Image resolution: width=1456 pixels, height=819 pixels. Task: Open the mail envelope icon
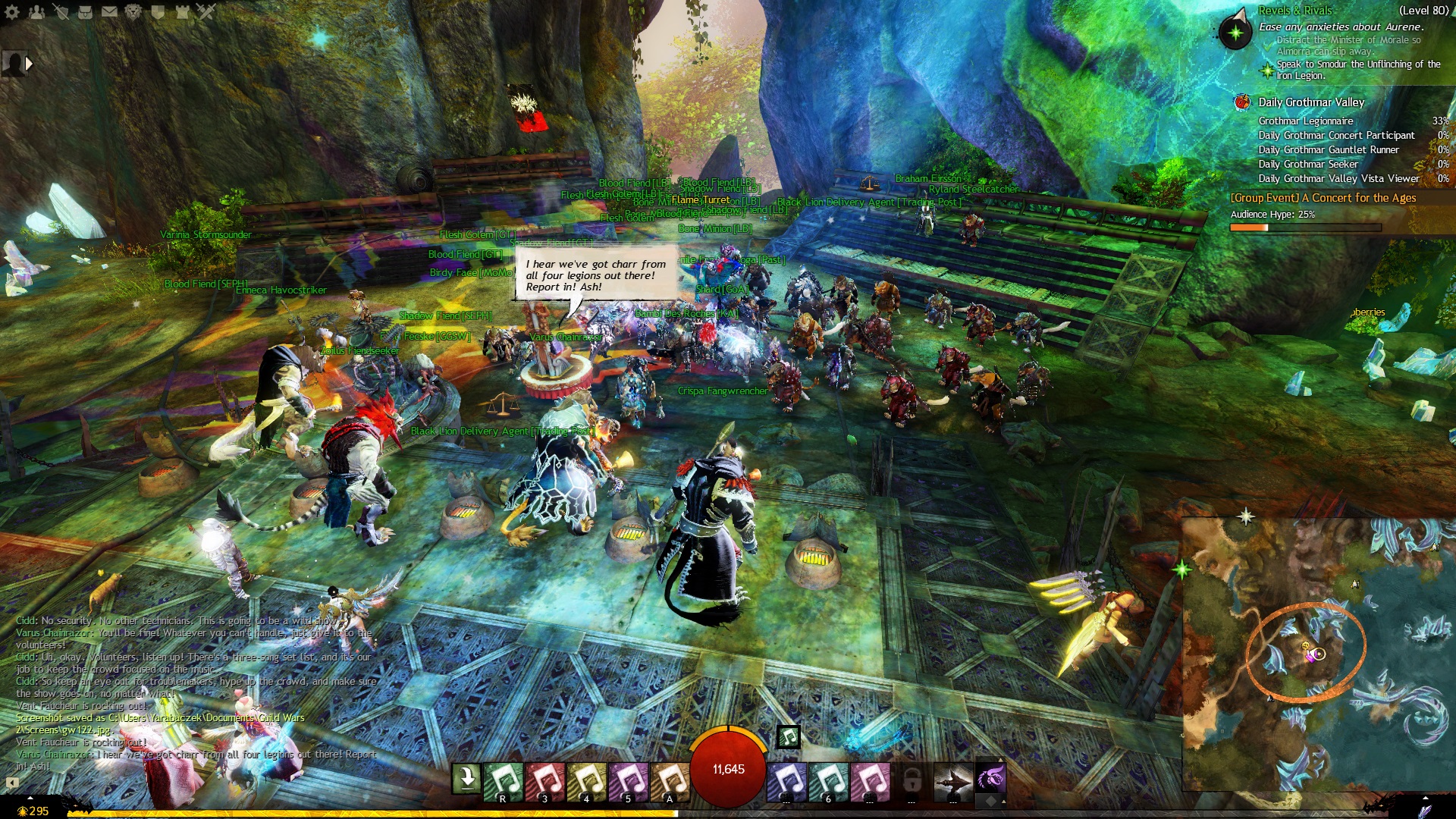coord(109,11)
